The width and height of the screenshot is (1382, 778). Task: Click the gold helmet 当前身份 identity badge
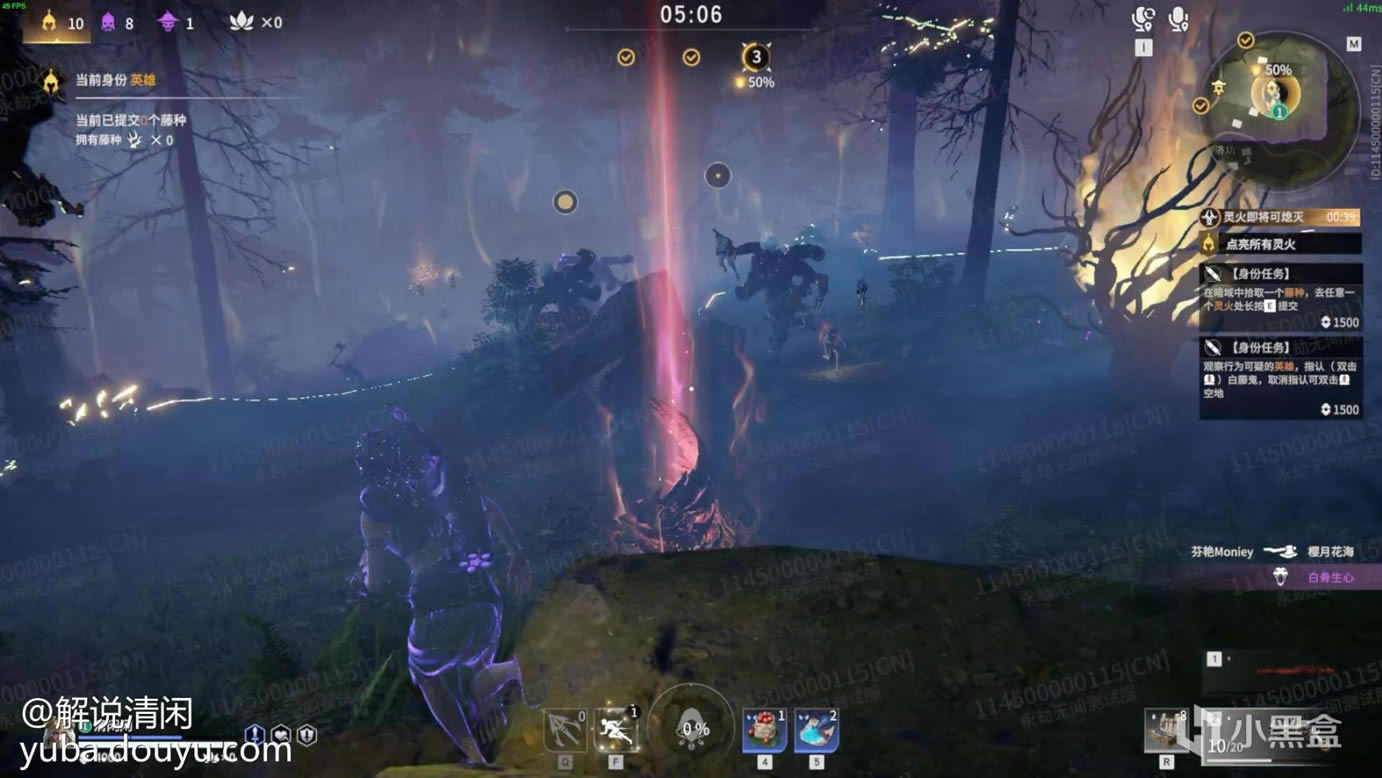[51, 81]
